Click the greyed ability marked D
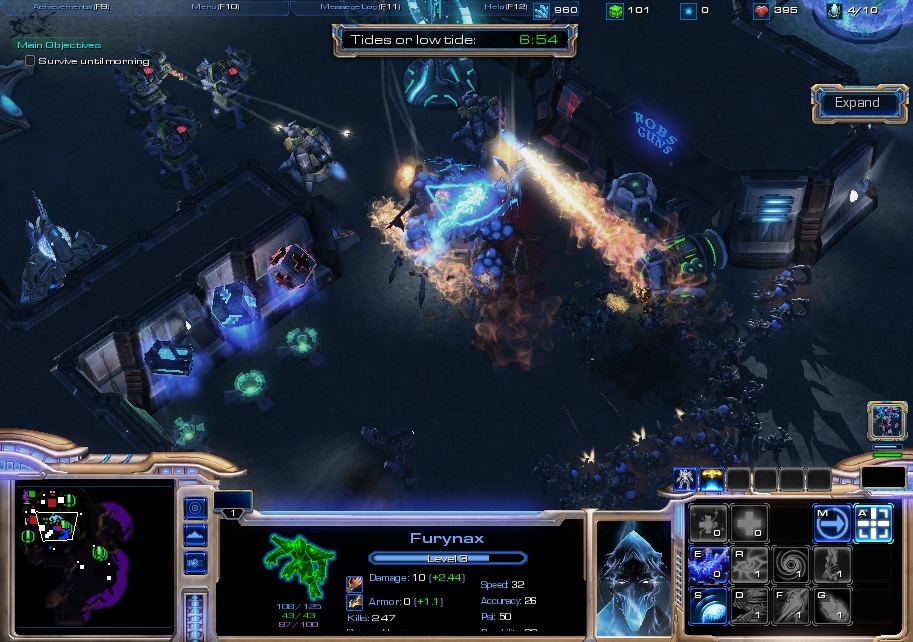The image size is (913, 642). [x=748, y=606]
